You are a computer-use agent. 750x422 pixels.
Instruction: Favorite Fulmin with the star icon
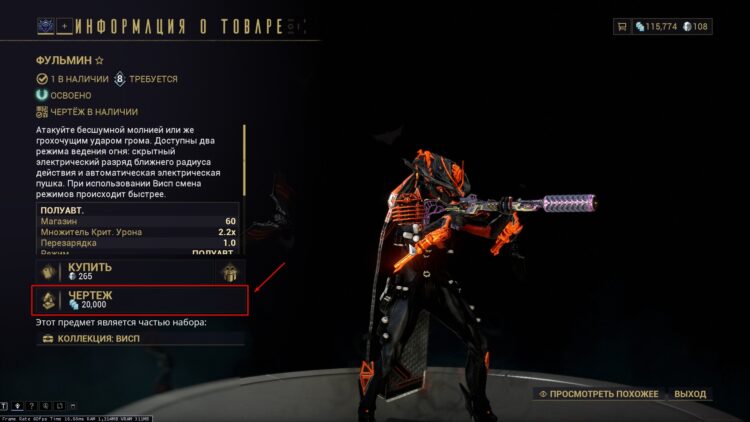[99, 60]
